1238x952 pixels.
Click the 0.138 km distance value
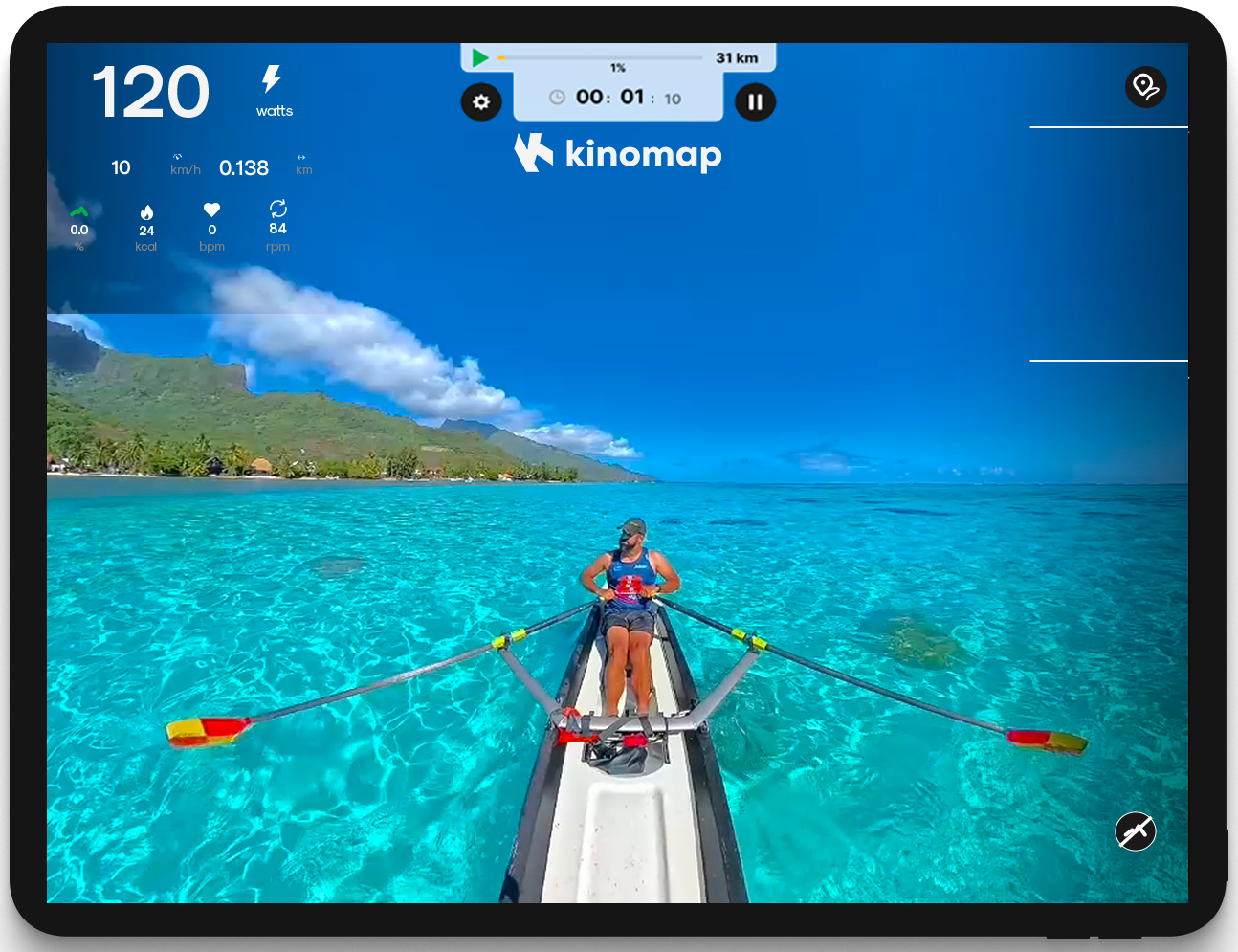[x=244, y=167]
